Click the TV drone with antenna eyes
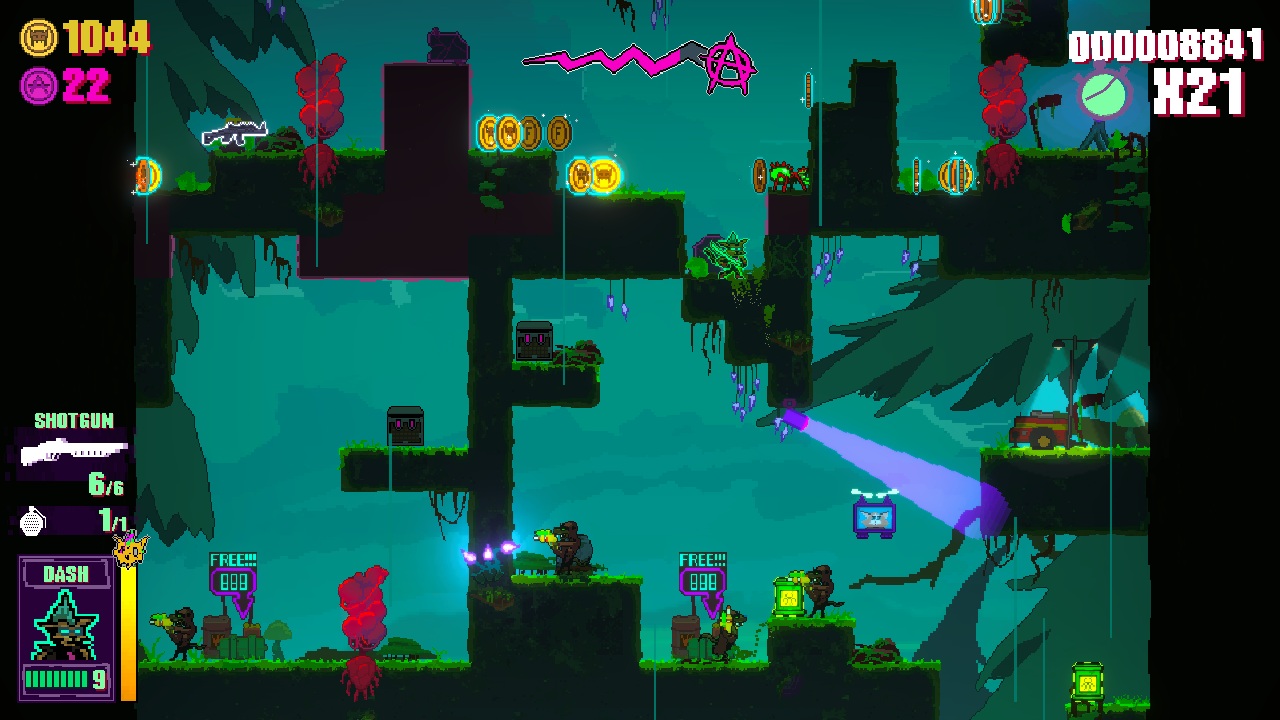 point(873,517)
